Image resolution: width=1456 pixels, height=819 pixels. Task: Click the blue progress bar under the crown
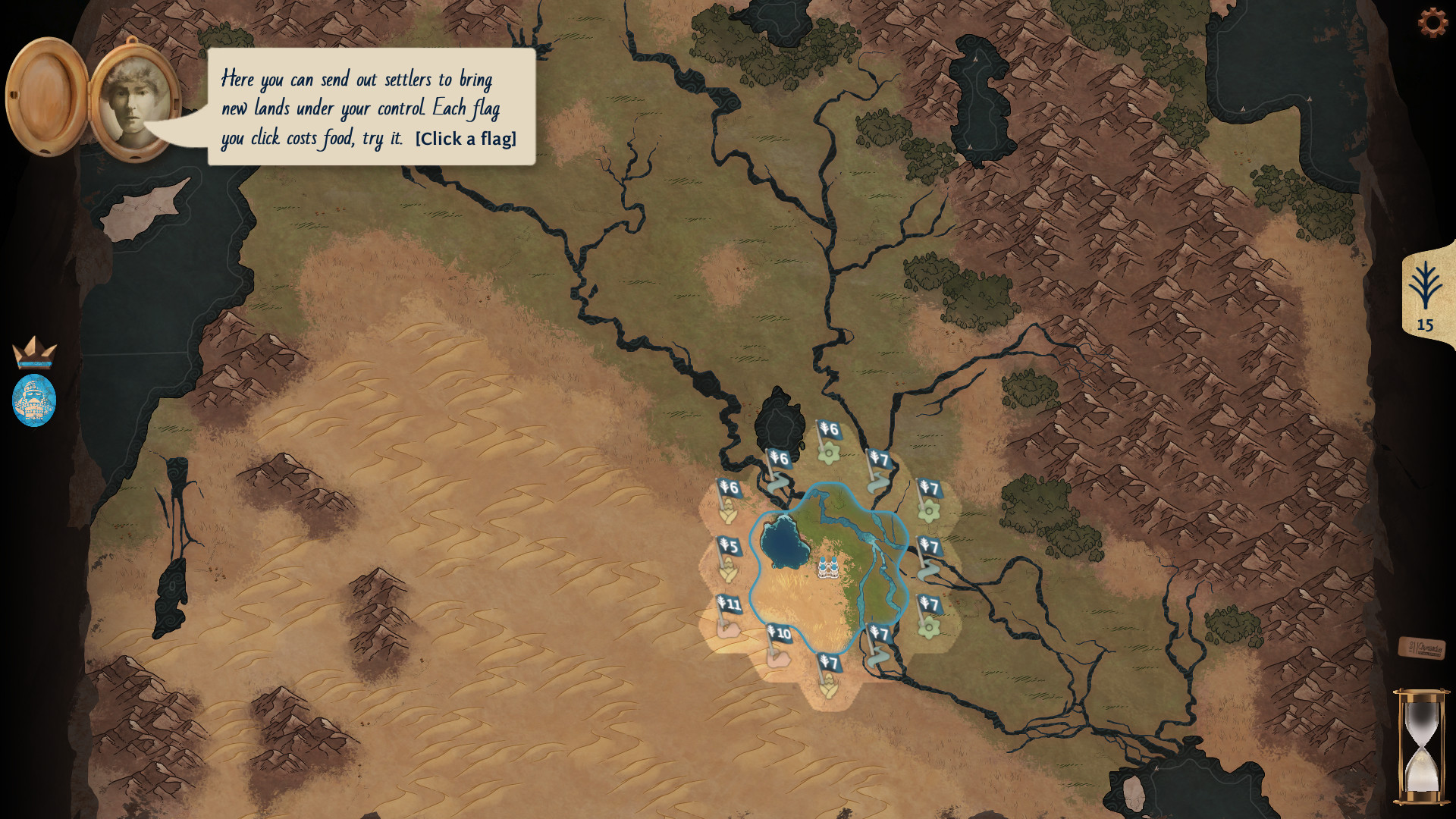[35, 362]
